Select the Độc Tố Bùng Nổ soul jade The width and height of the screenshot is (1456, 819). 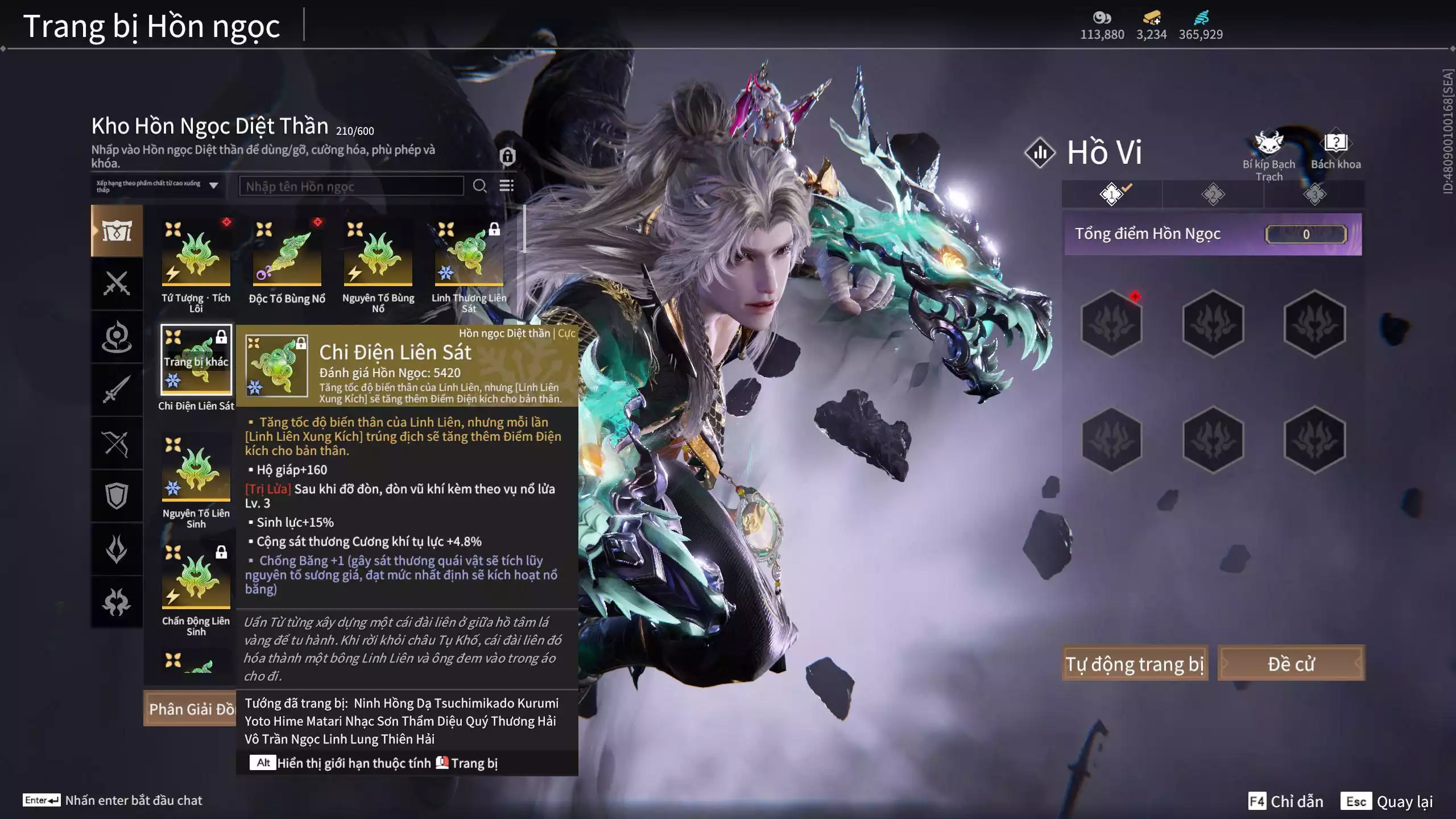pos(287,254)
